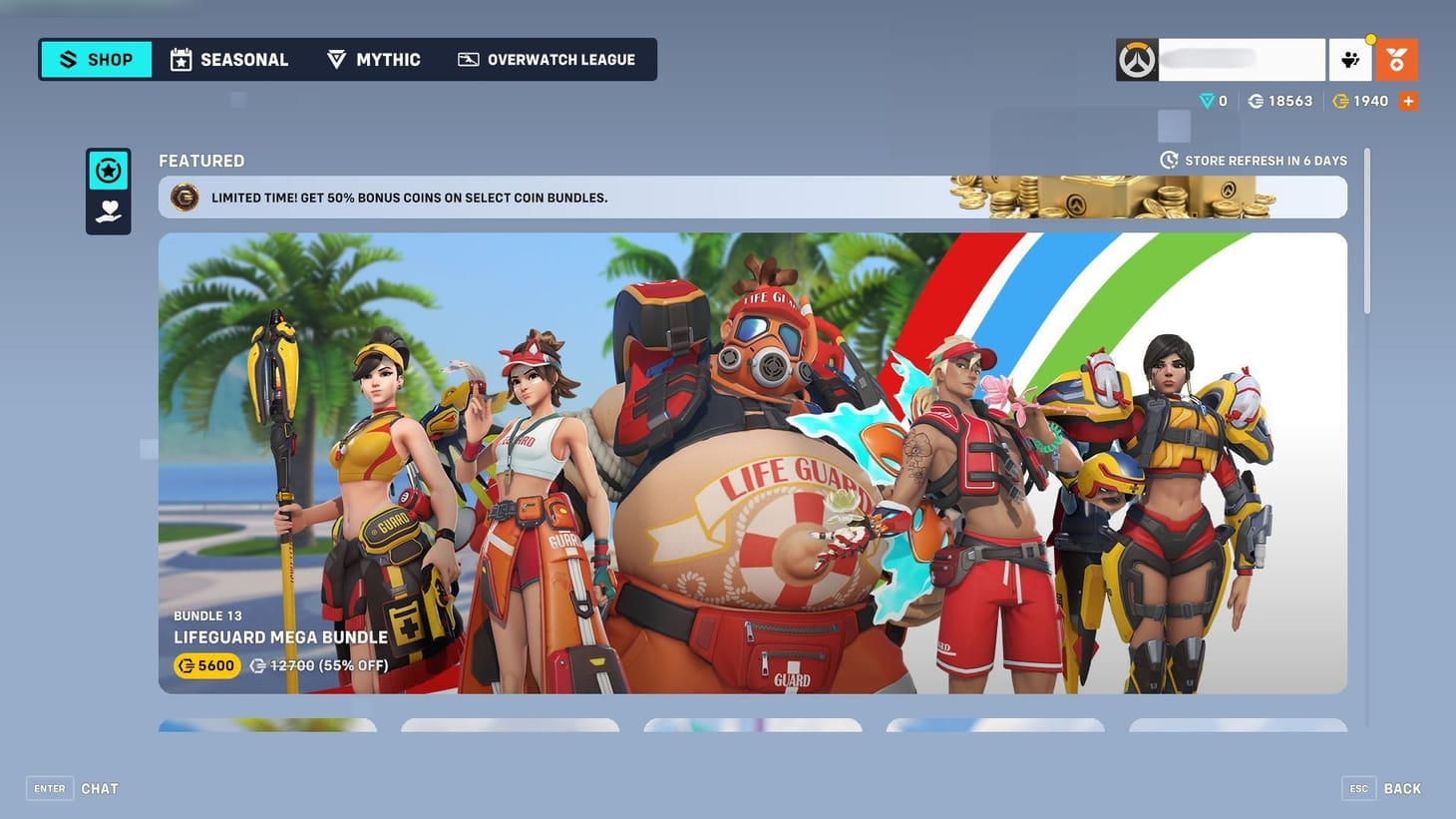Switch to the Seasonal tab
Screen dimensions: 1456x819
coord(228,59)
